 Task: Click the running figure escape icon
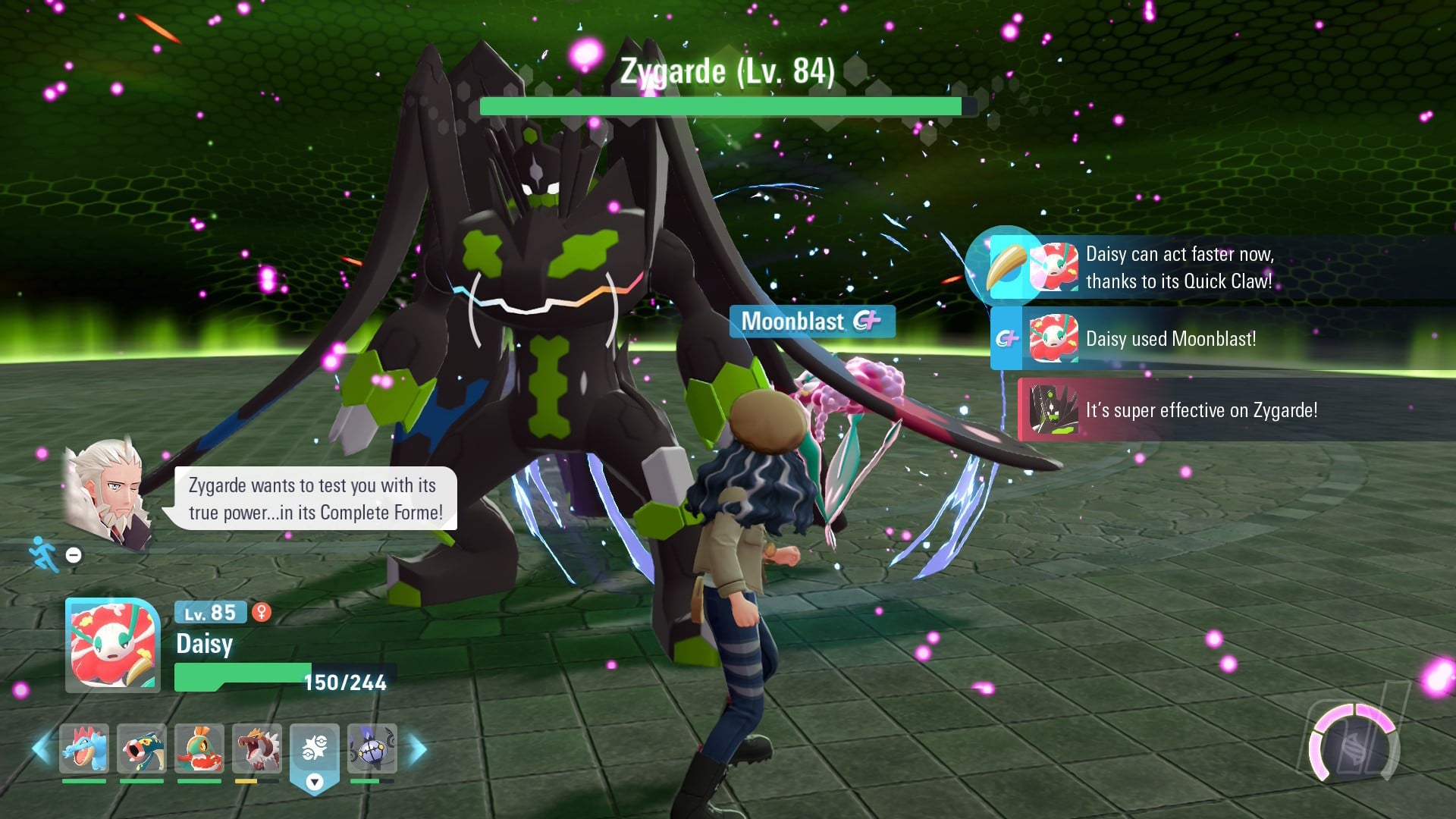[x=43, y=554]
